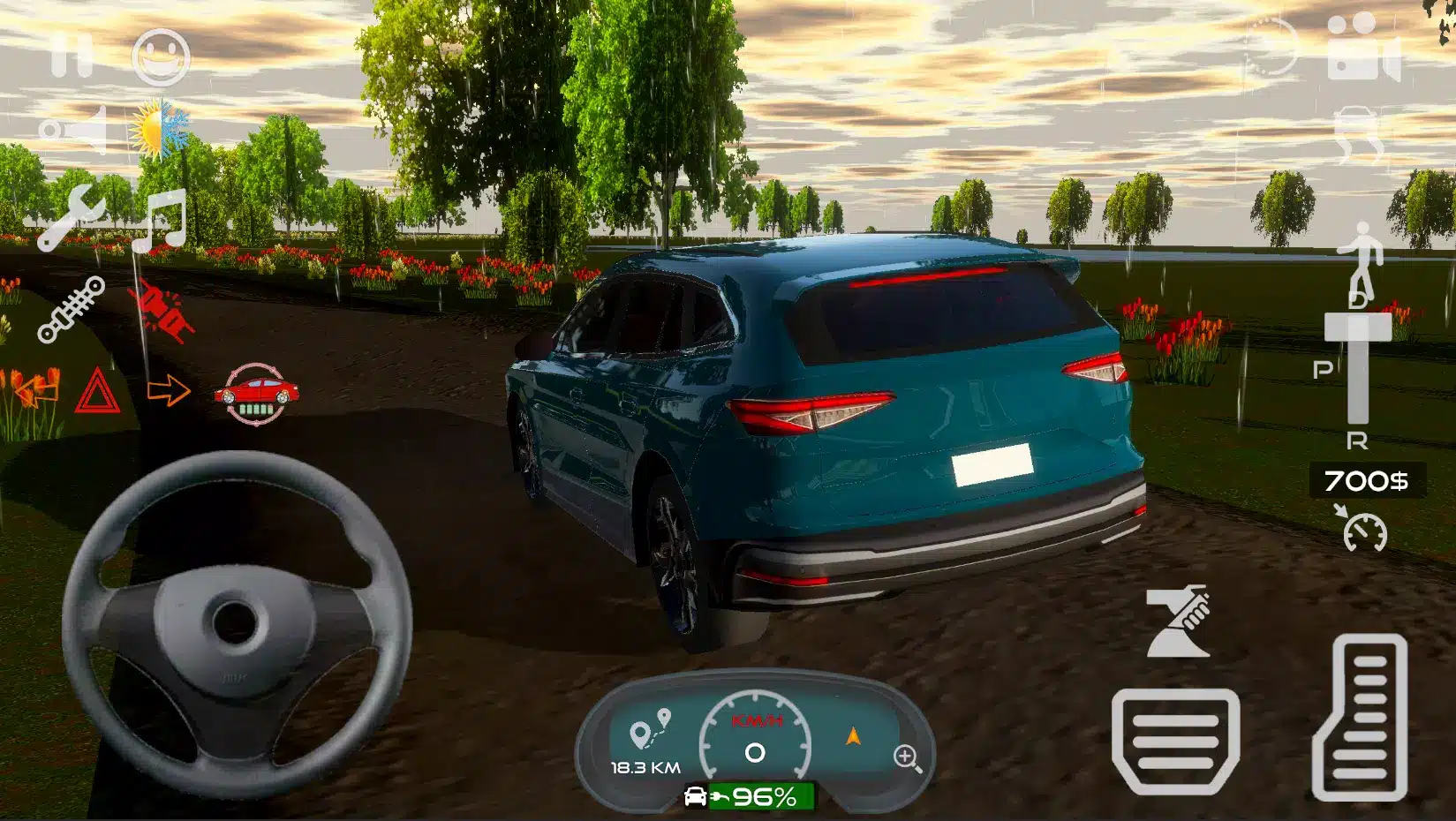Pause the game

tap(71, 56)
